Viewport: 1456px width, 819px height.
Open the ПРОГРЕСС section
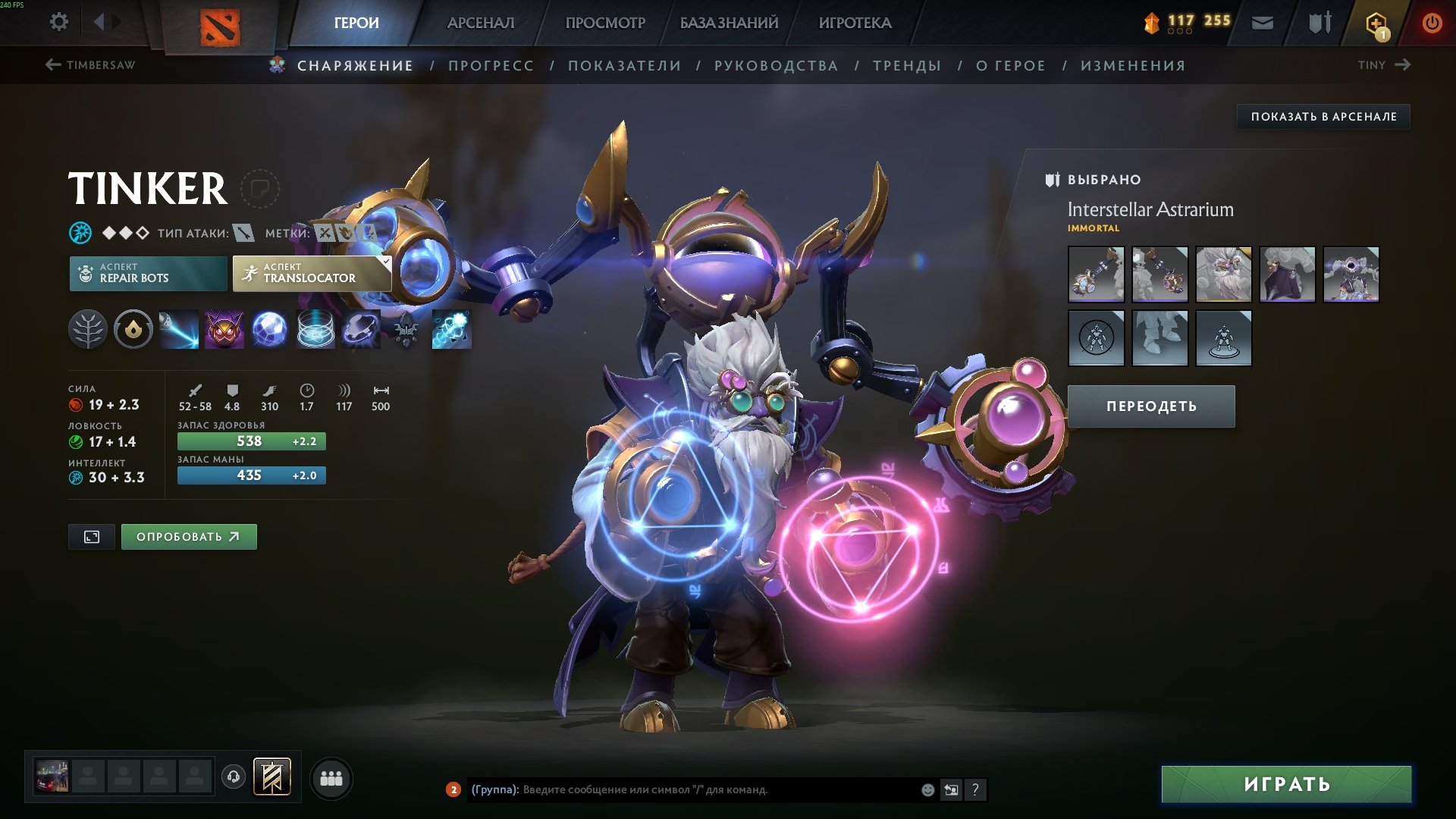[490, 65]
